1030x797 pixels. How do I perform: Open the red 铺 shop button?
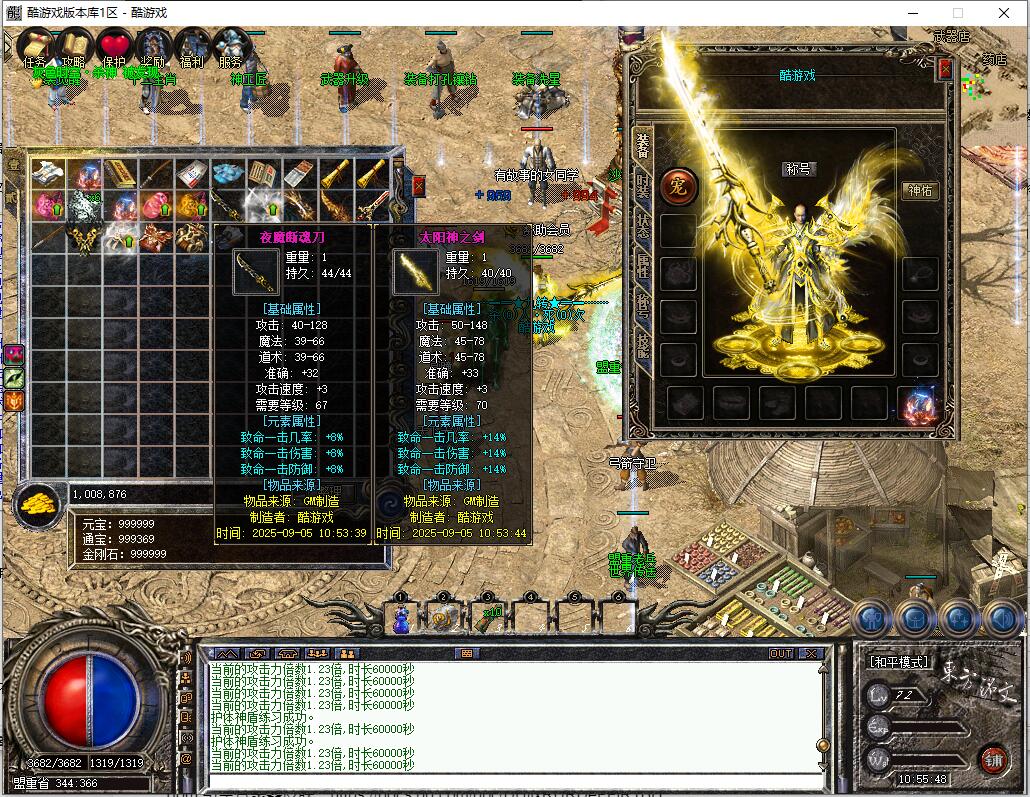[992, 757]
